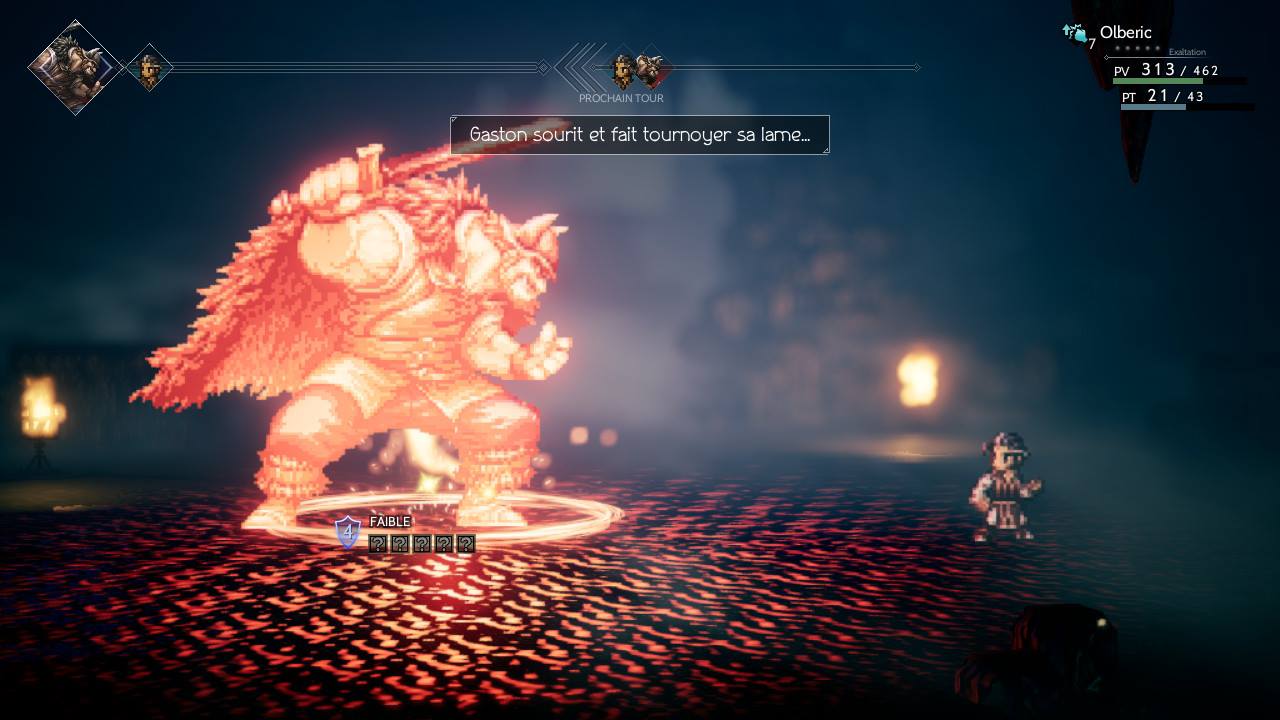Click Olberic's buff status icon numbered 7

tap(1077, 36)
